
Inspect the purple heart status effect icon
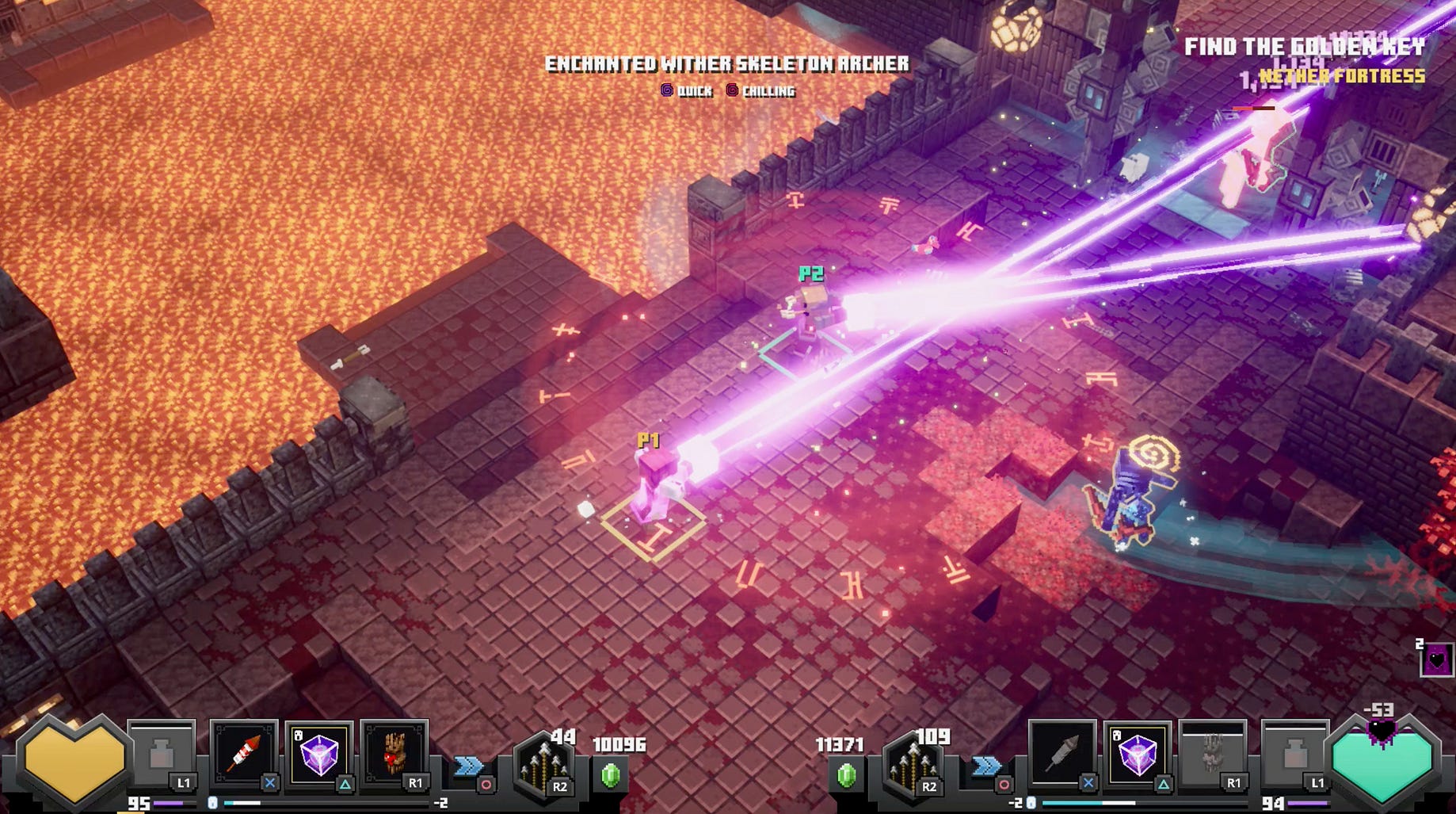1437,659
